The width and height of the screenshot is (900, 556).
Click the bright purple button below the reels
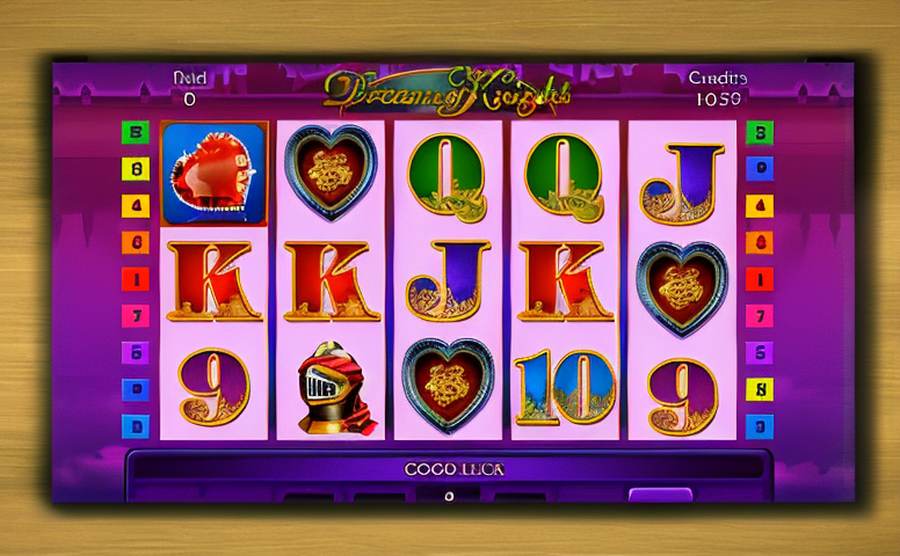tap(660, 495)
